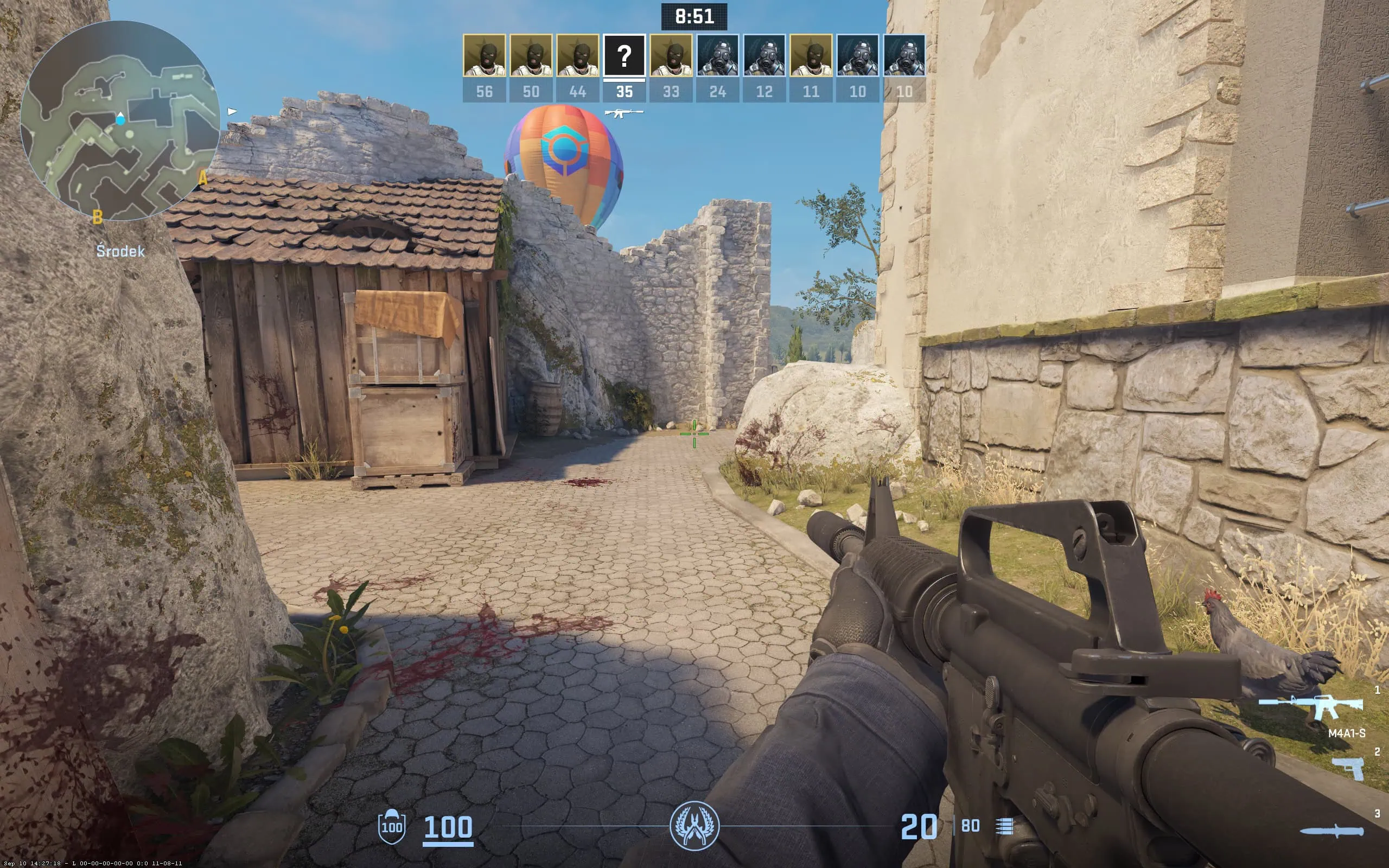This screenshot has height=868, width=1389.
Task: Select the player avatar with the question mark
Action: [625, 57]
